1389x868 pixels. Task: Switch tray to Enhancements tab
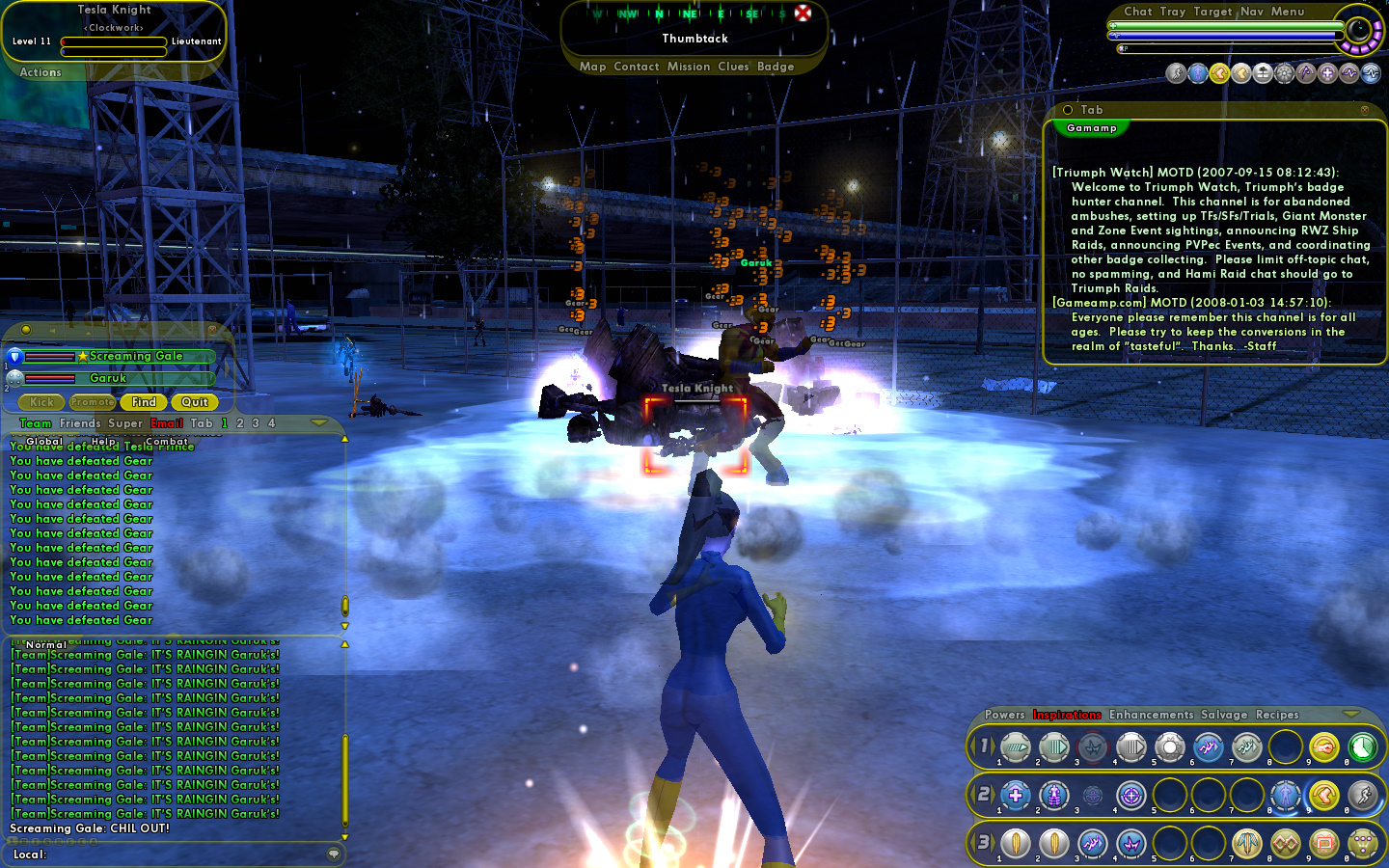pyautogui.click(x=1151, y=715)
